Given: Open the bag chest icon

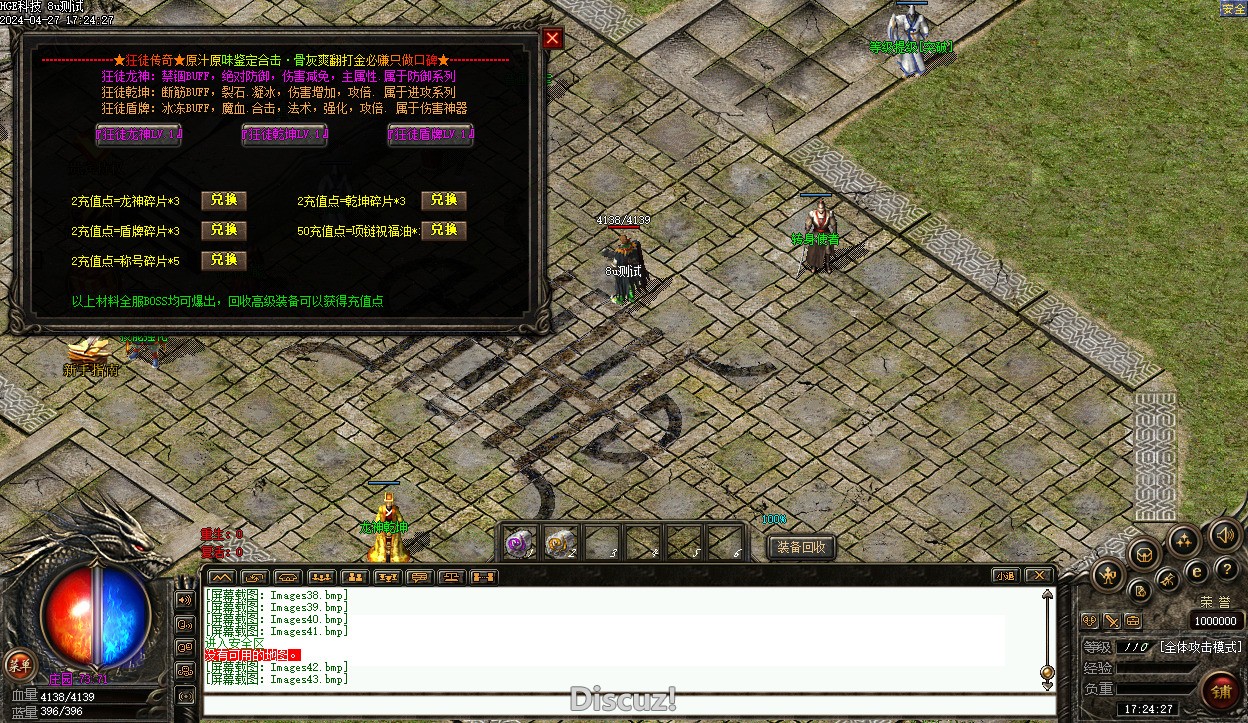Looking at the screenshot, I should (1143, 554).
